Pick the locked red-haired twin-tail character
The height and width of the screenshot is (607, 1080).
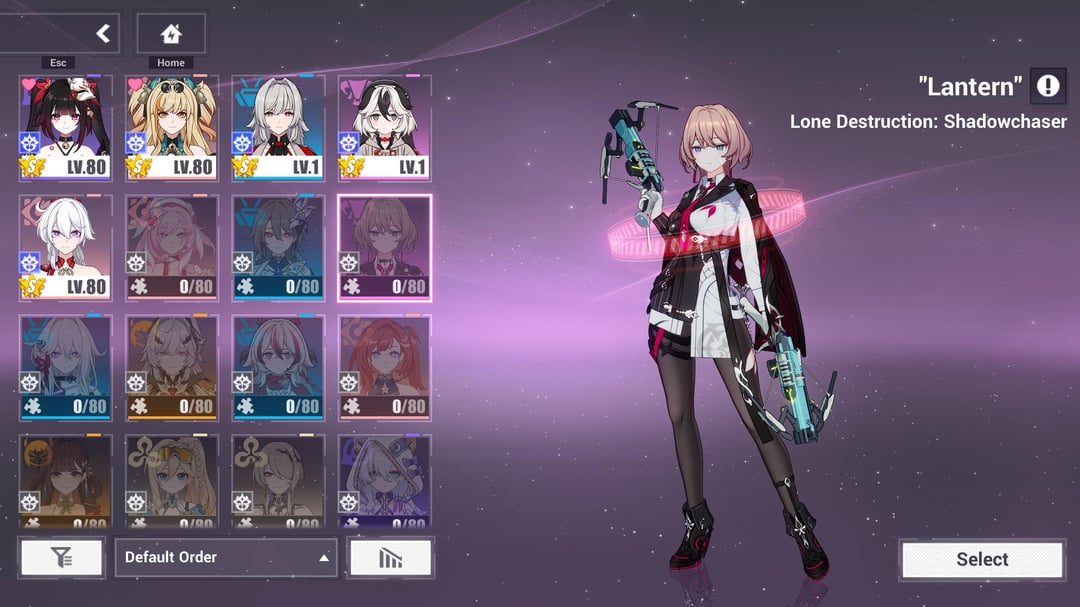(x=384, y=366)
